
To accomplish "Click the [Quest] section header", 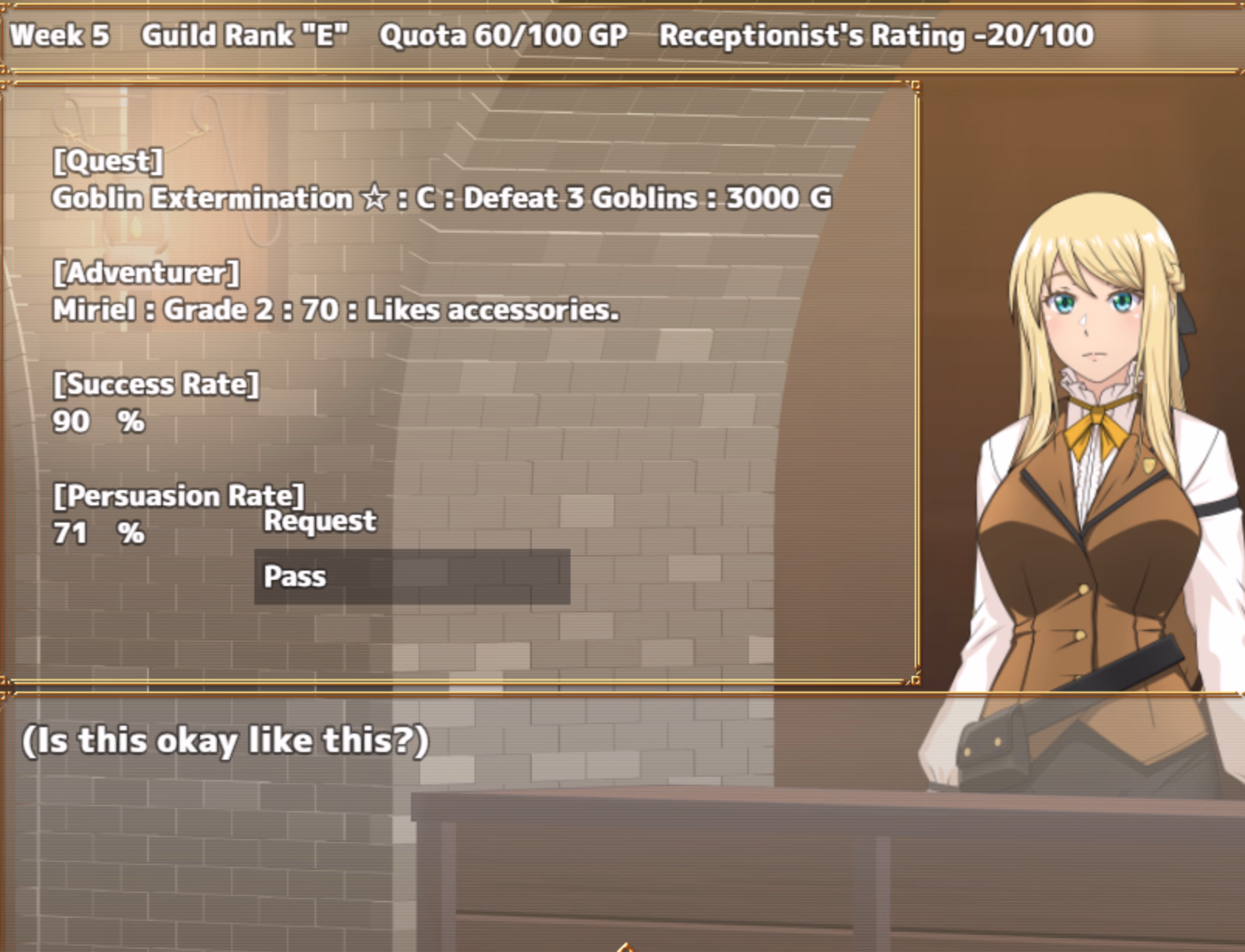I will point(107,161).
